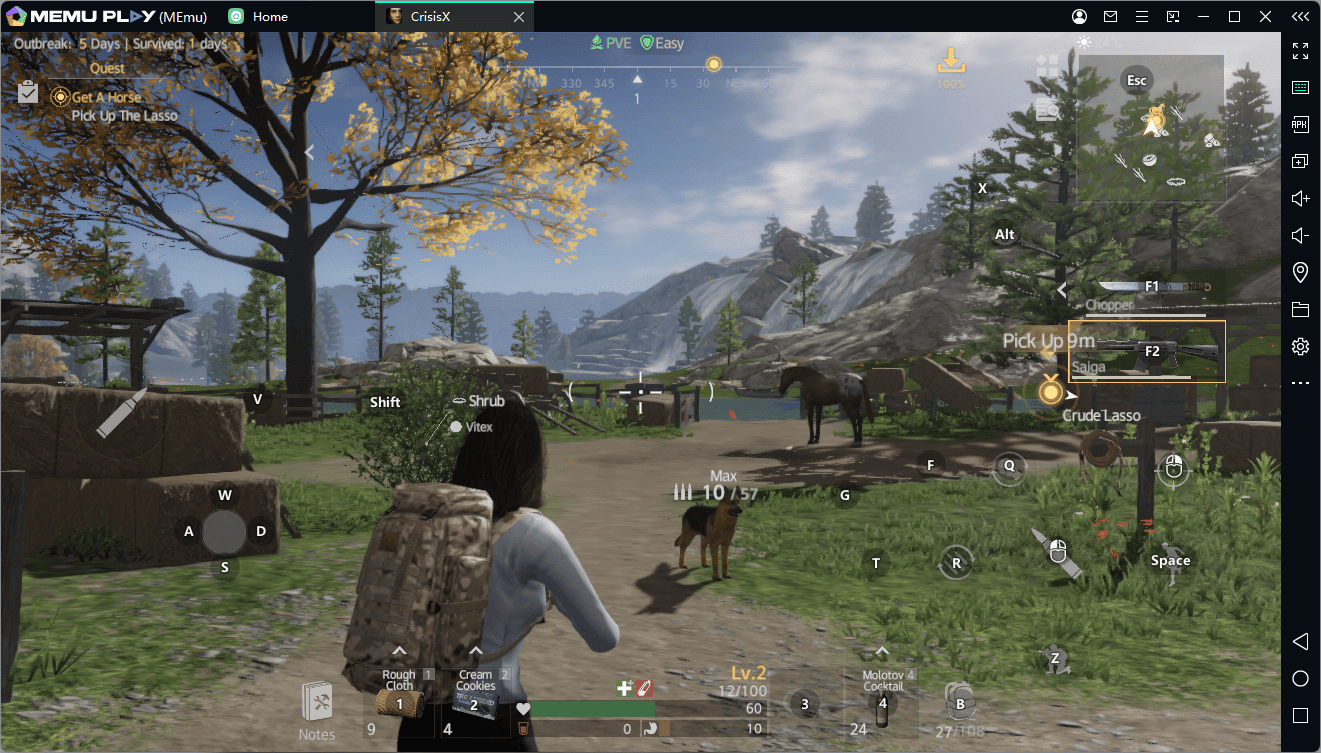Tap the orange download progress icon

click(x=950, y=62)
